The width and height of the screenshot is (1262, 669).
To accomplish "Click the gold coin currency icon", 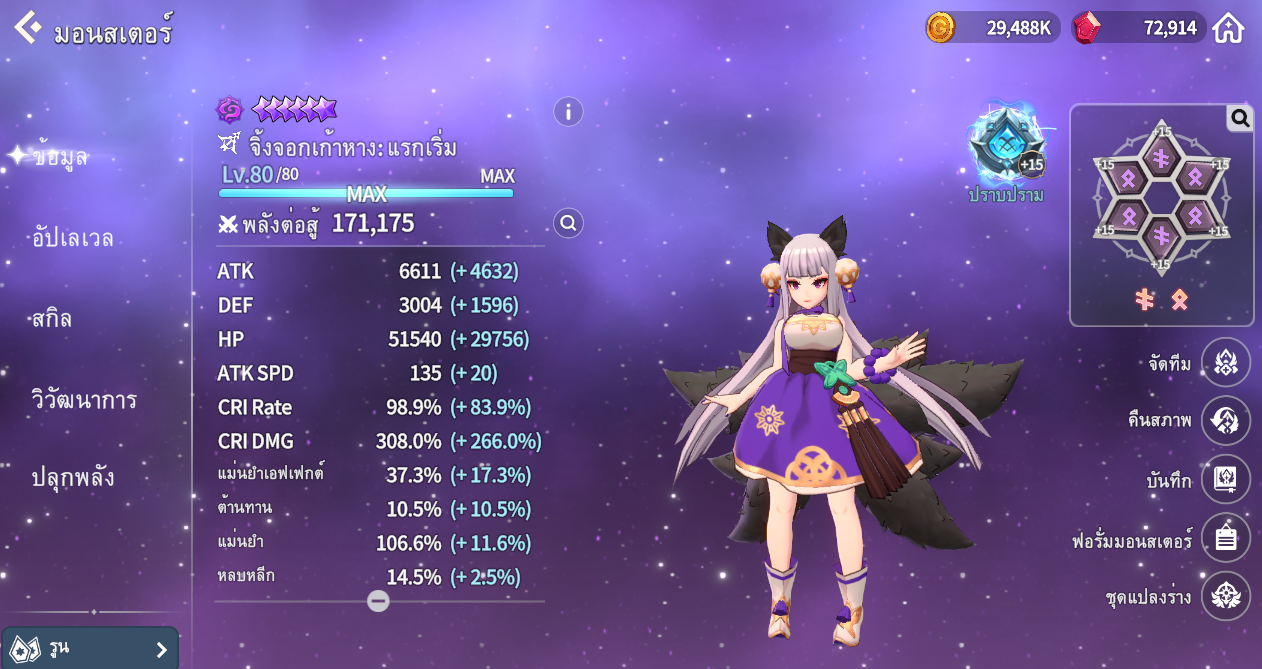I will (940, 27).
